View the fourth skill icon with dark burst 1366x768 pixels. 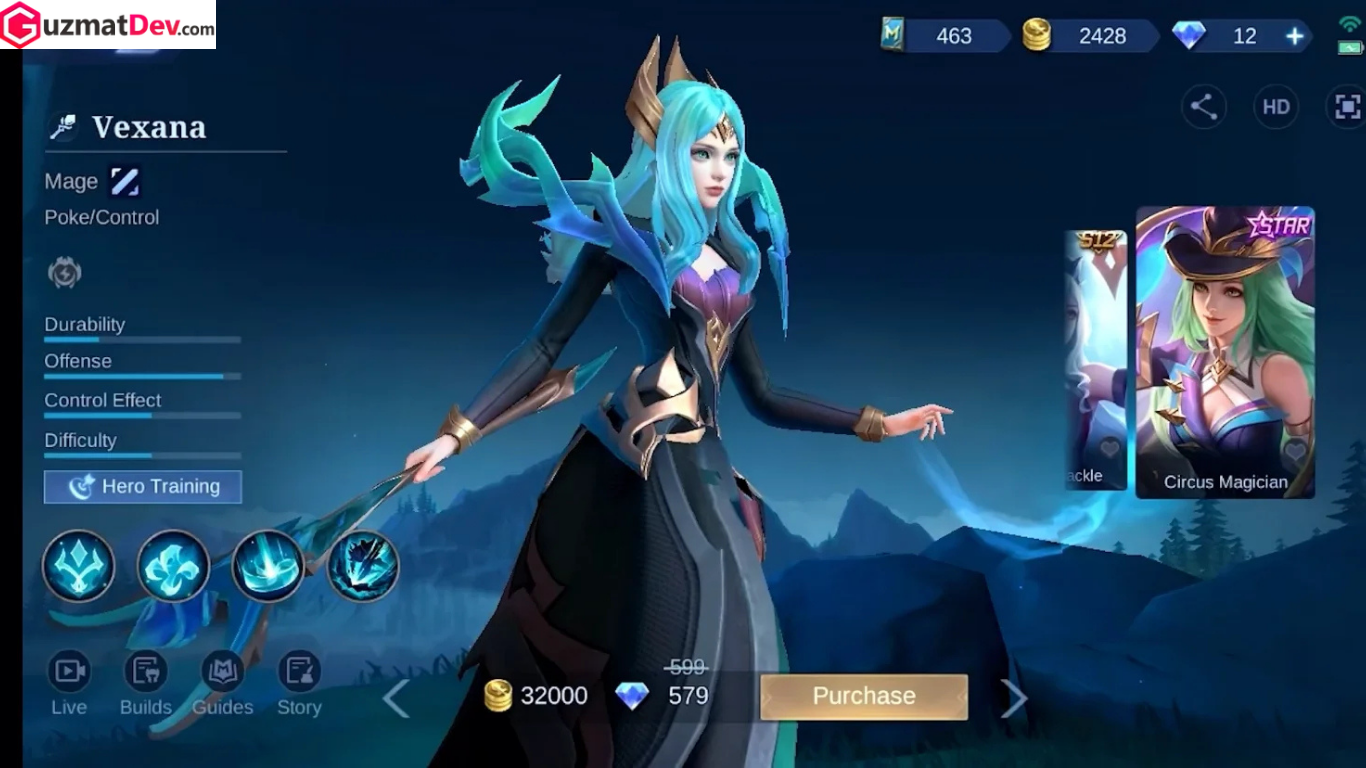[x=363, y=566]
